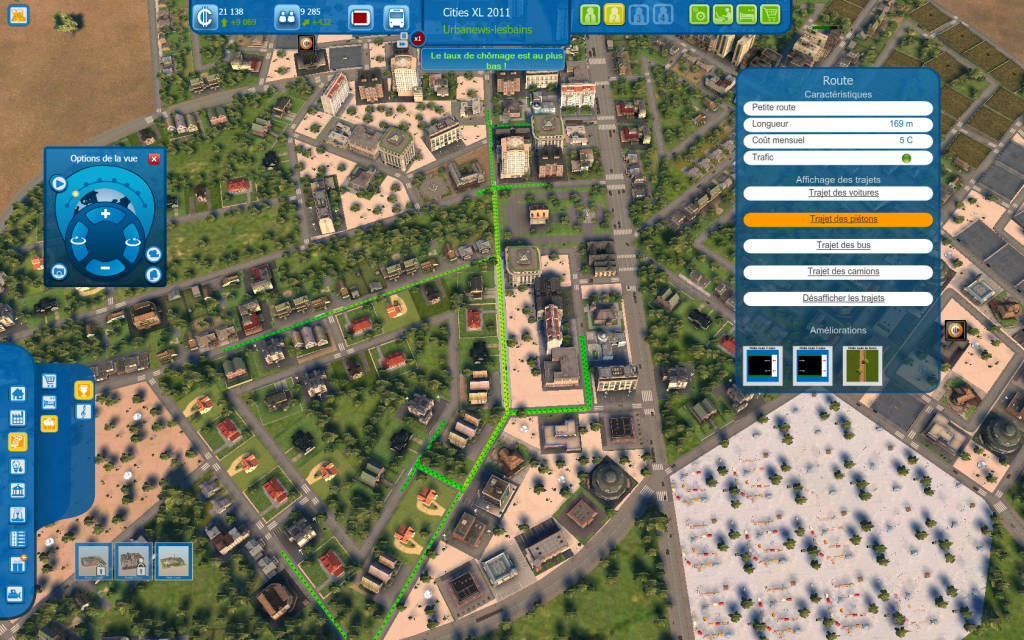Show the car routes with Trajet des voitures
This screenshot has width=1024, height=640.
click(838, 193)
